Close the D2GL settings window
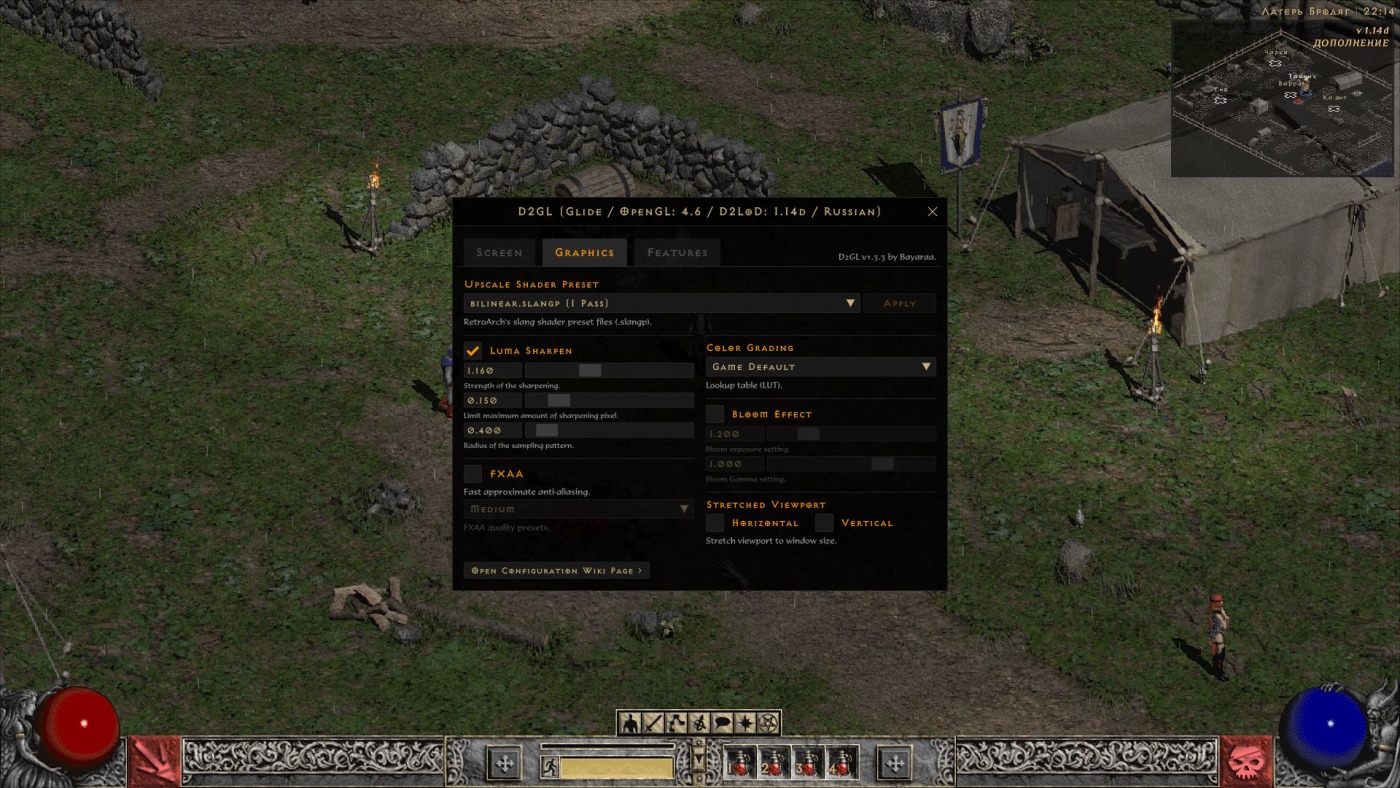 [932, 212]
